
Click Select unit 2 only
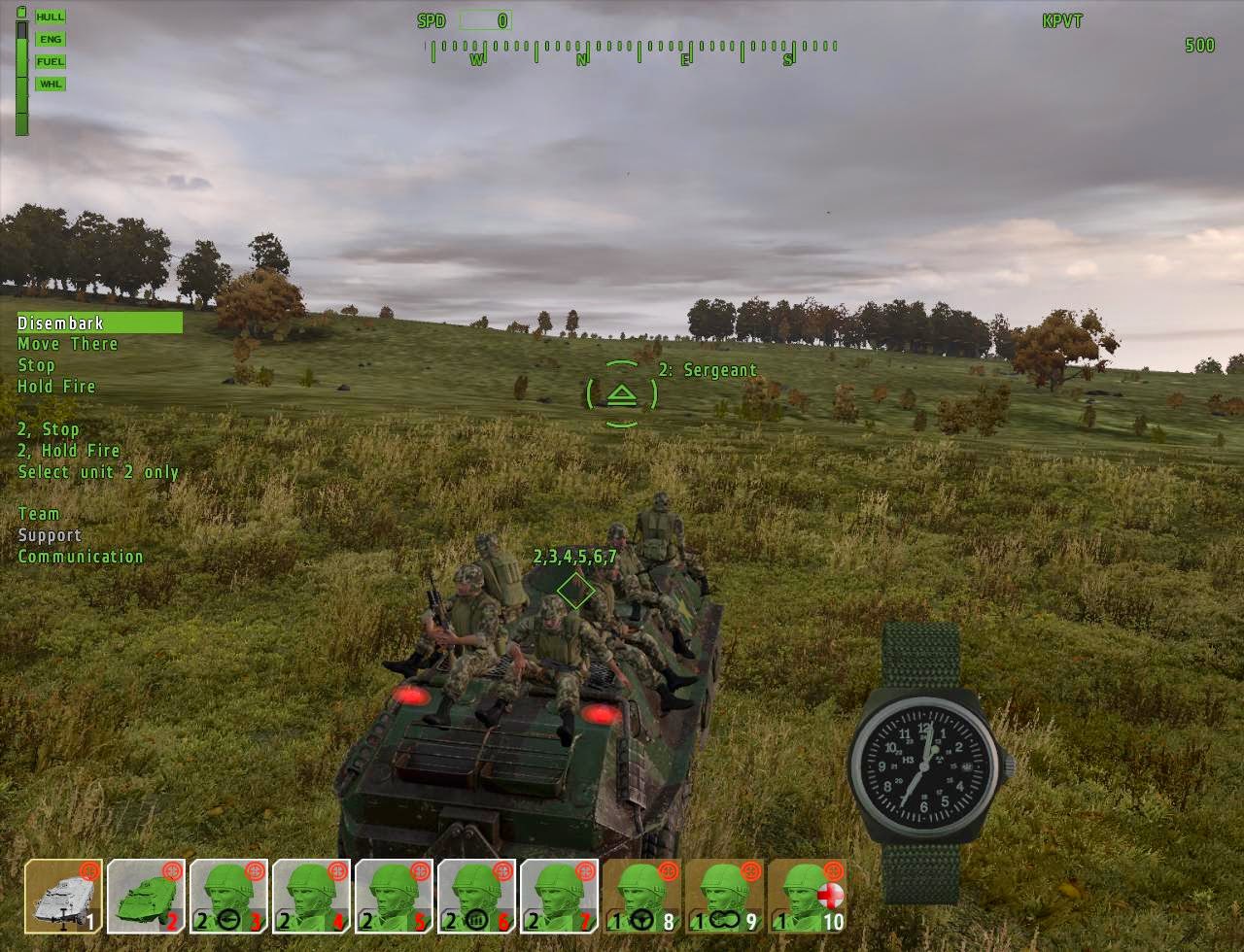(x=97, y=471)
